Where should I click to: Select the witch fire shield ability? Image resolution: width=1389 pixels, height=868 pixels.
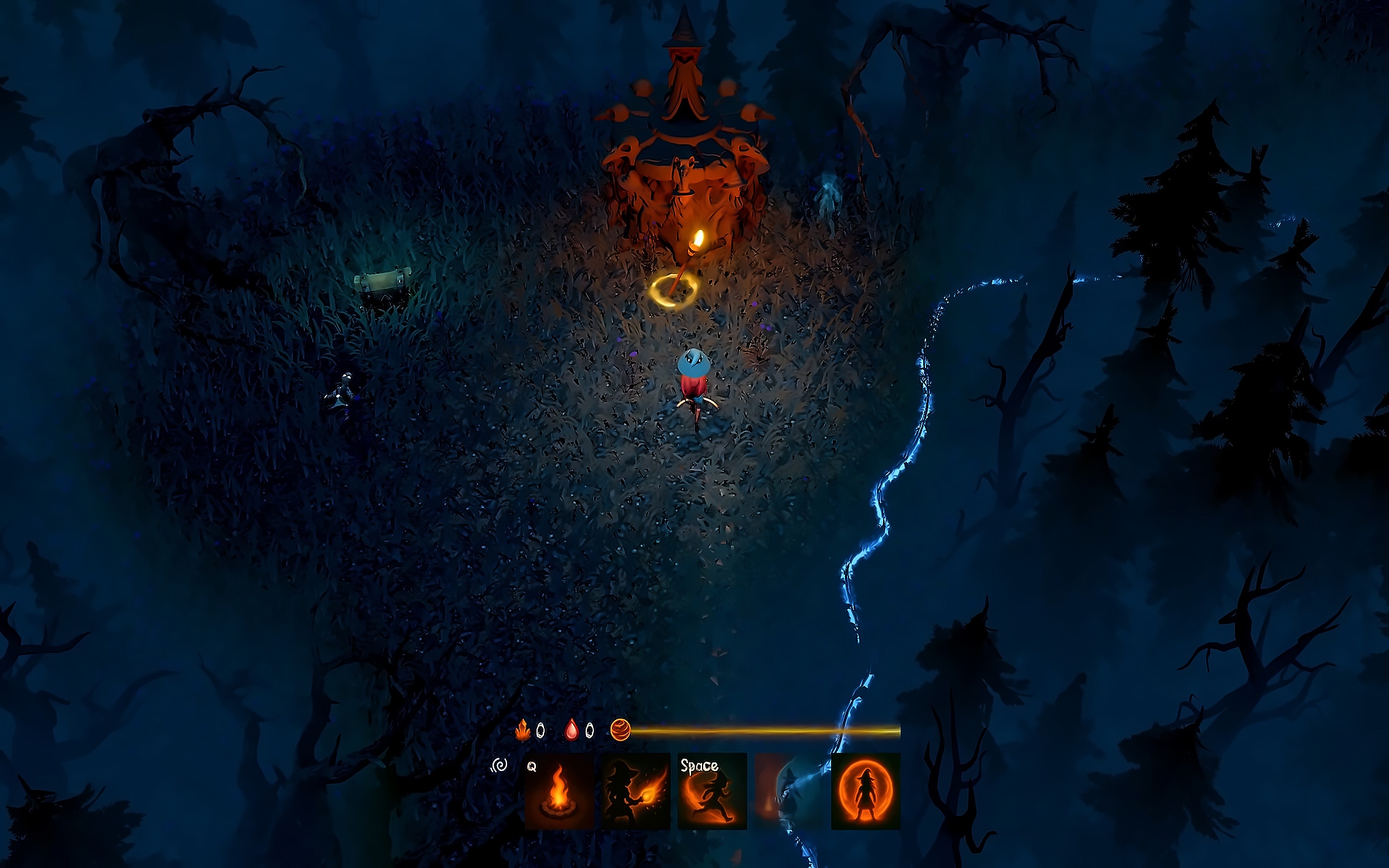coord(865,791)
